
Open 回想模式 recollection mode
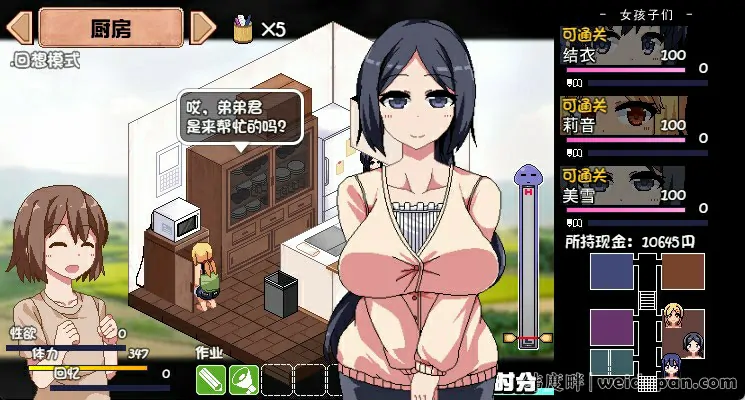coord(46,60)
